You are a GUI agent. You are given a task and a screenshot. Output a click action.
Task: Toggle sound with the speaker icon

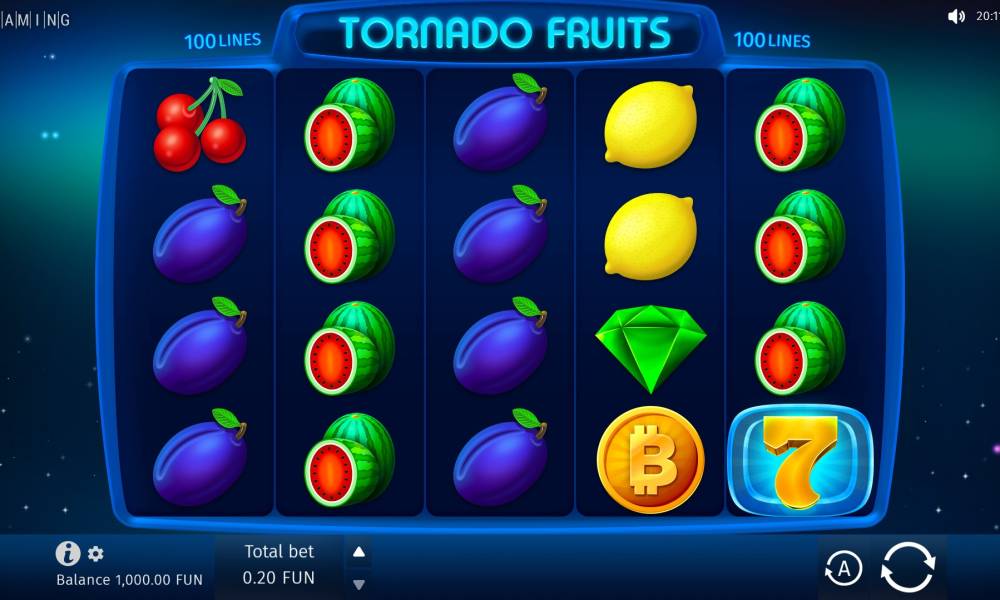pyautogui.click(x=956, y=16)
